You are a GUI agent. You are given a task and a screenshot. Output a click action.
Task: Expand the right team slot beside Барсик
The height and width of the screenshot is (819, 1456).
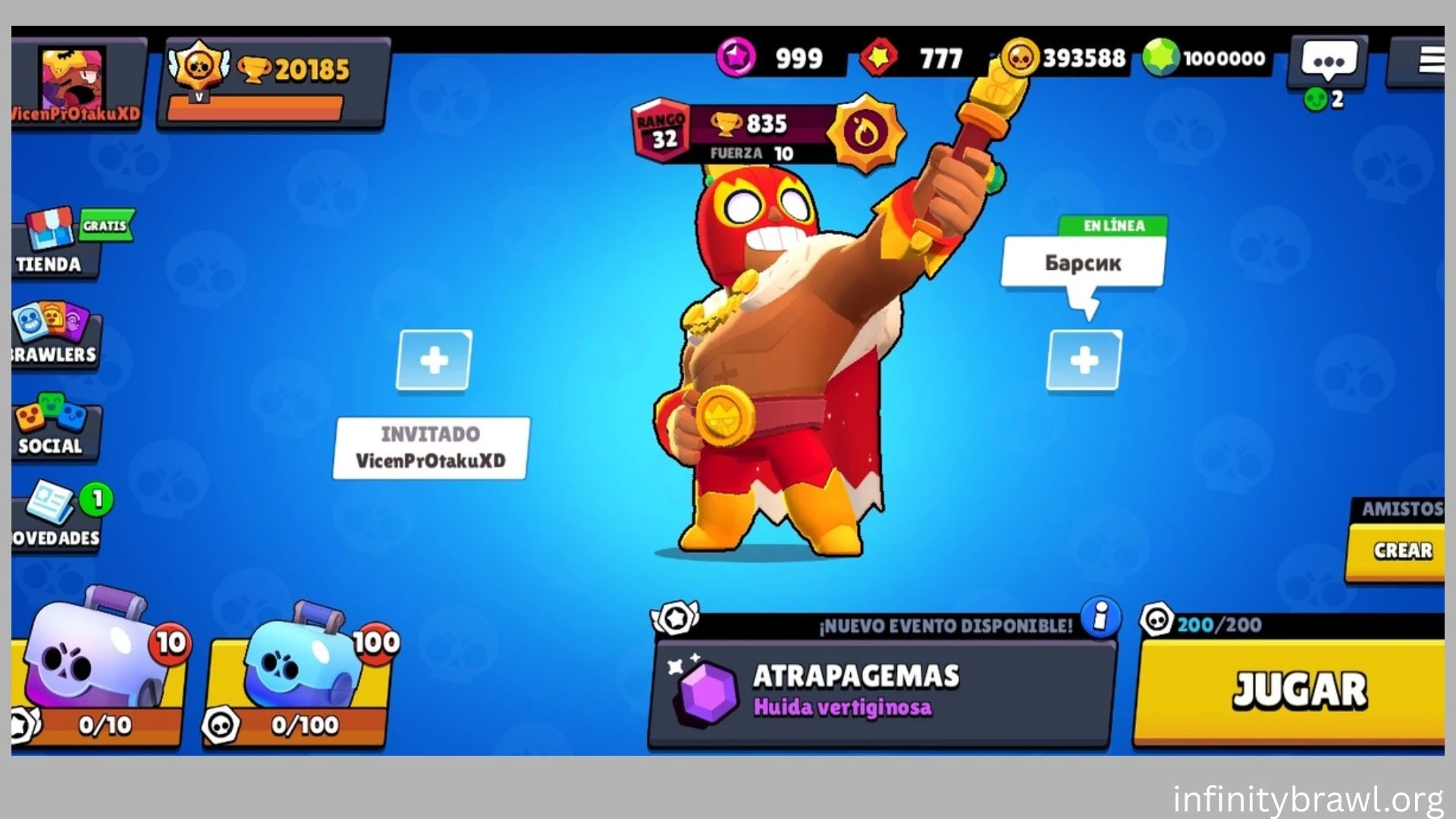point(1086,356)
